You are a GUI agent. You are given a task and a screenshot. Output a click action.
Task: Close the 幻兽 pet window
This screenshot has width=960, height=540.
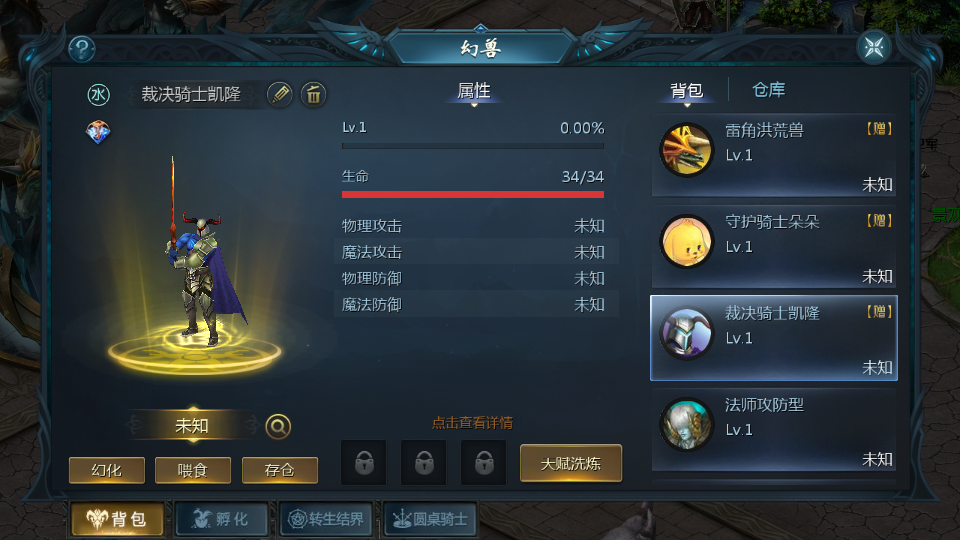point(874,48)
